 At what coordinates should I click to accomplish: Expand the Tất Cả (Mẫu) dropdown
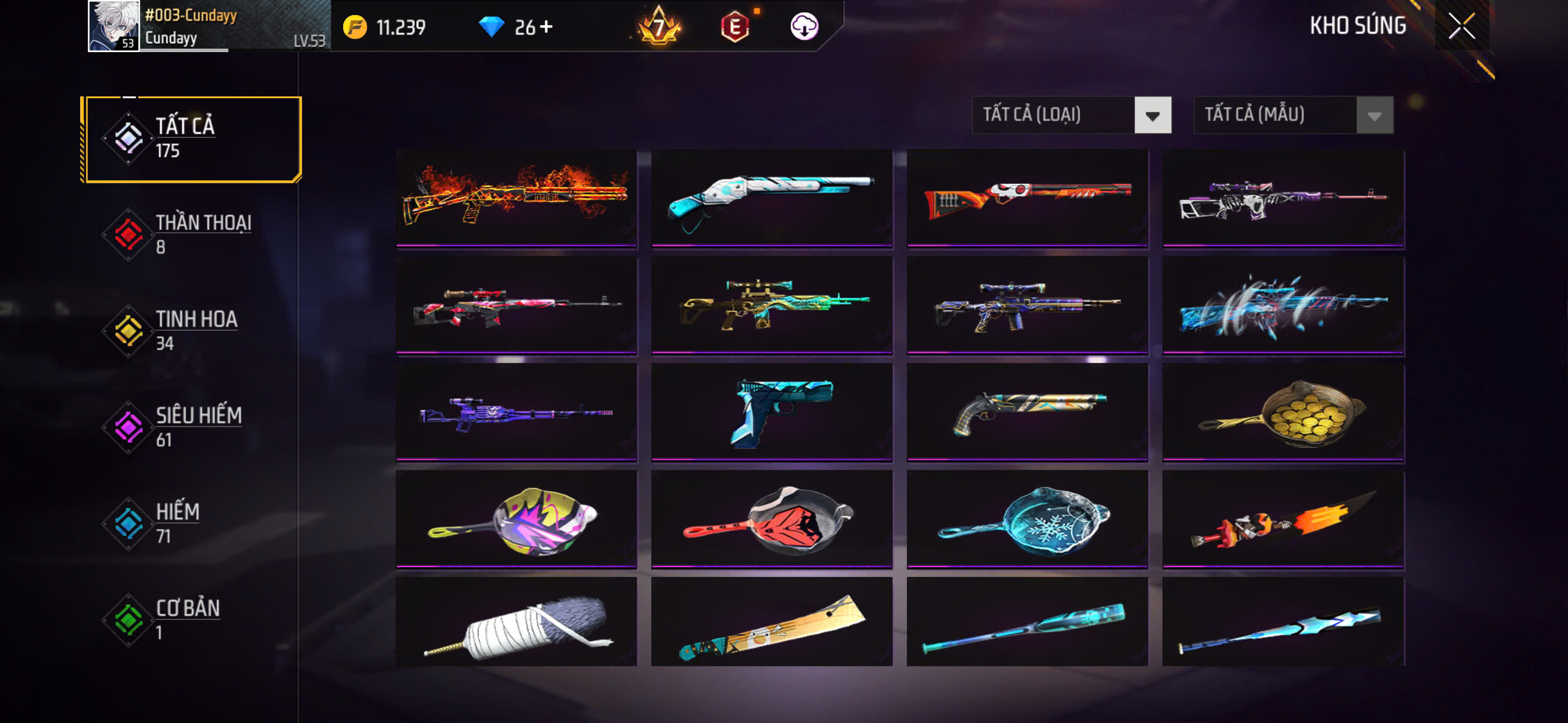(1293, 114)
